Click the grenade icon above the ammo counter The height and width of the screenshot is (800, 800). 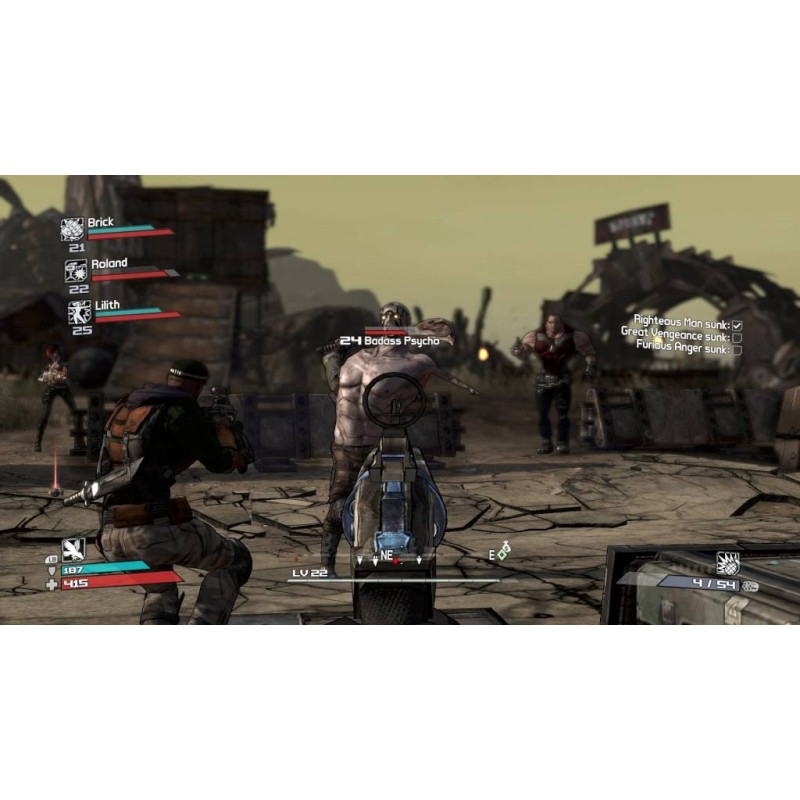tap(728, 563)
